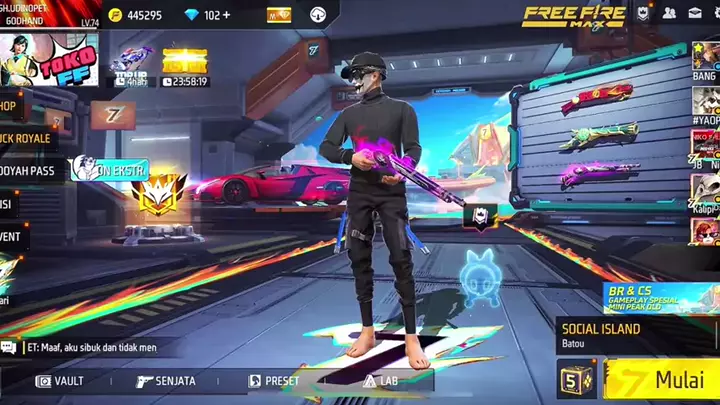720x405 pixels.
Task: Open the dice squad-size selector
Action: [574, 381]
